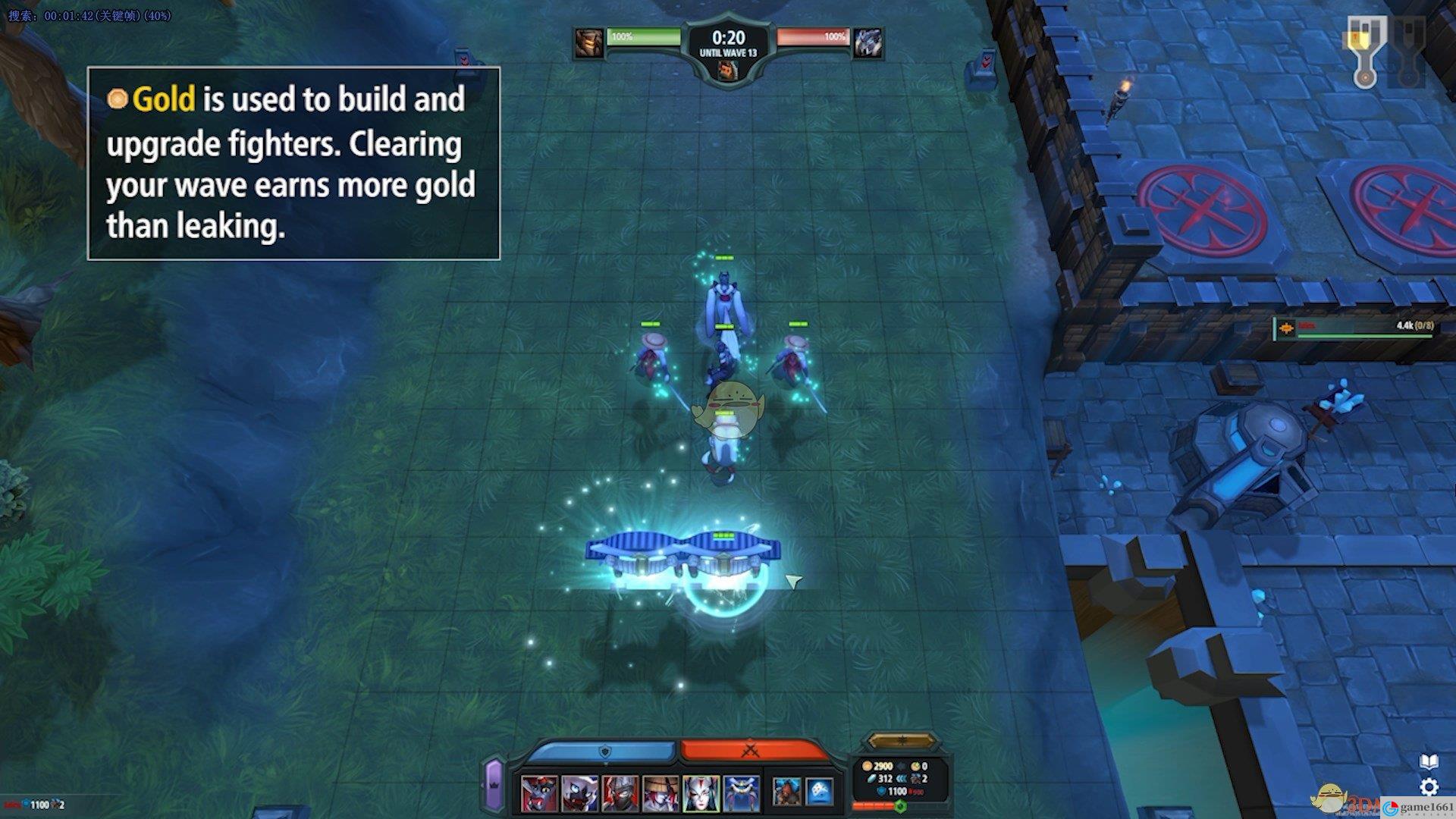1456x819 pixels.
Task: Click the wave 13 creature preview icon
Action: coord(727,71)
